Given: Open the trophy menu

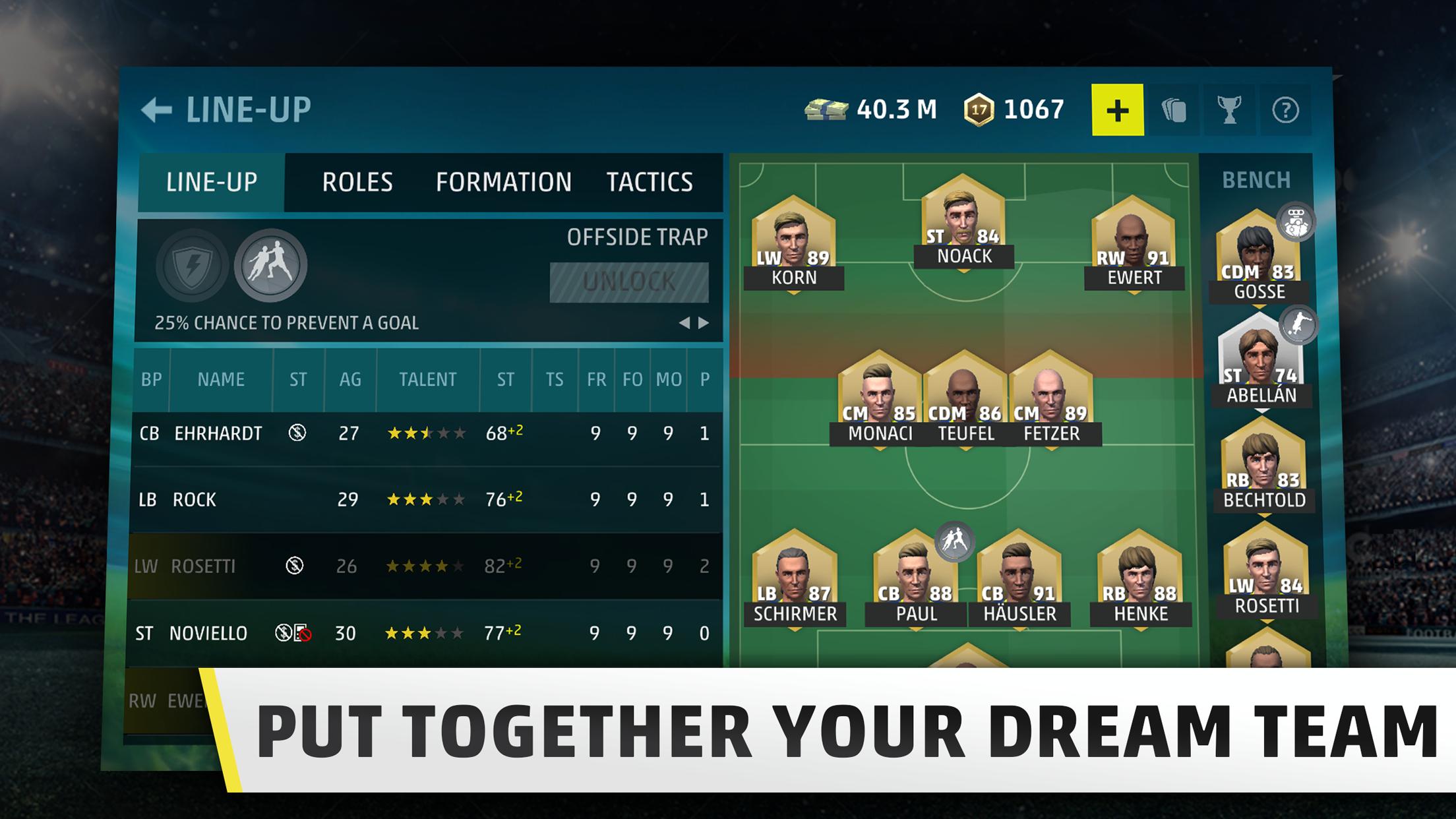Looking at the screenshot, I should 1229,110.
